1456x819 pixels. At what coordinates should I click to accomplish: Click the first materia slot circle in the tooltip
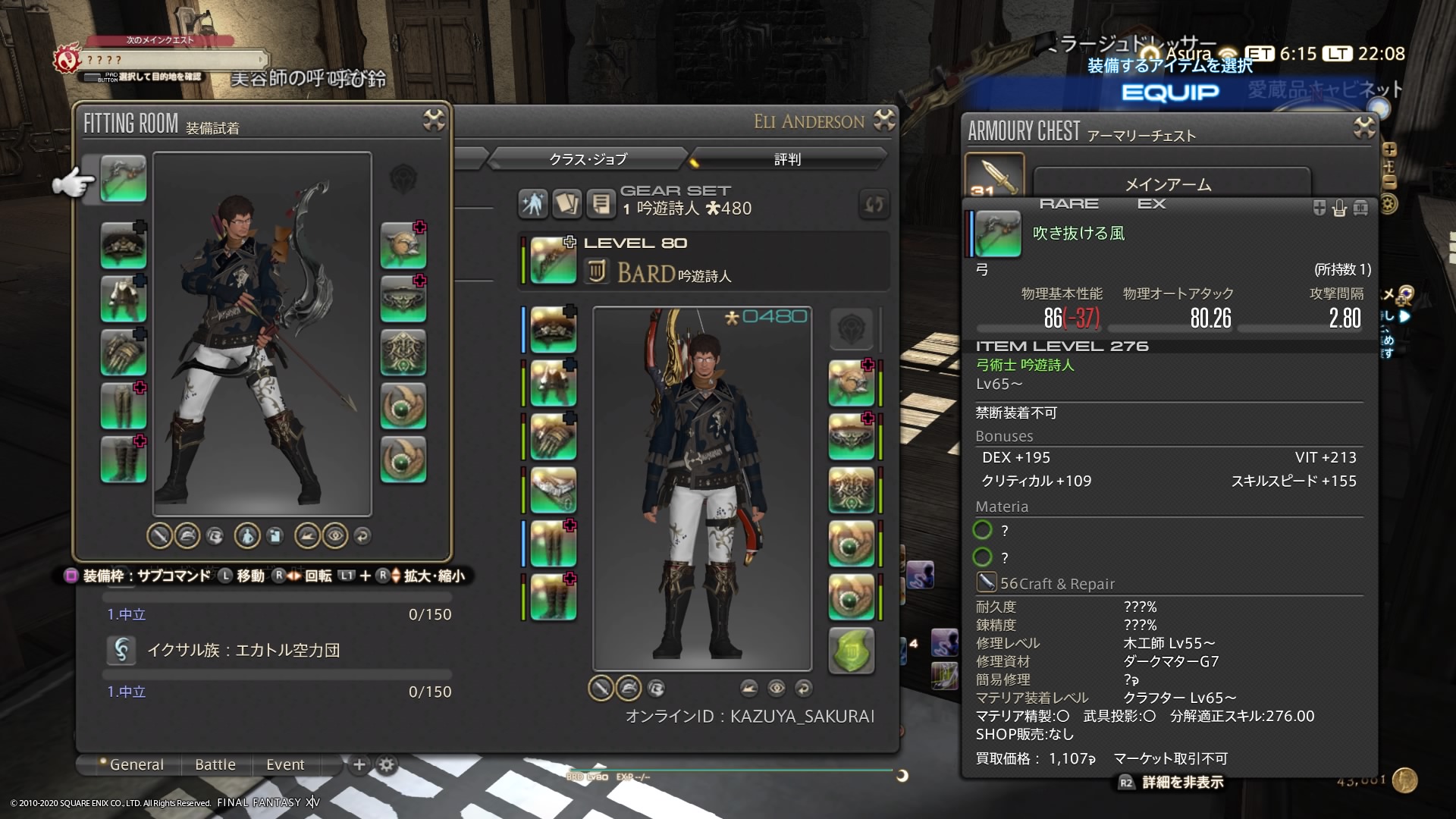click(984, 531)
